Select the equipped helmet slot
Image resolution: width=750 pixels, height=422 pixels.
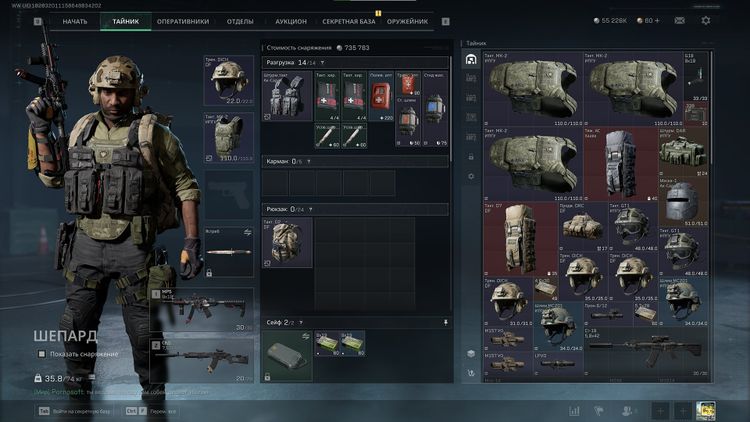tap(228, 82)
